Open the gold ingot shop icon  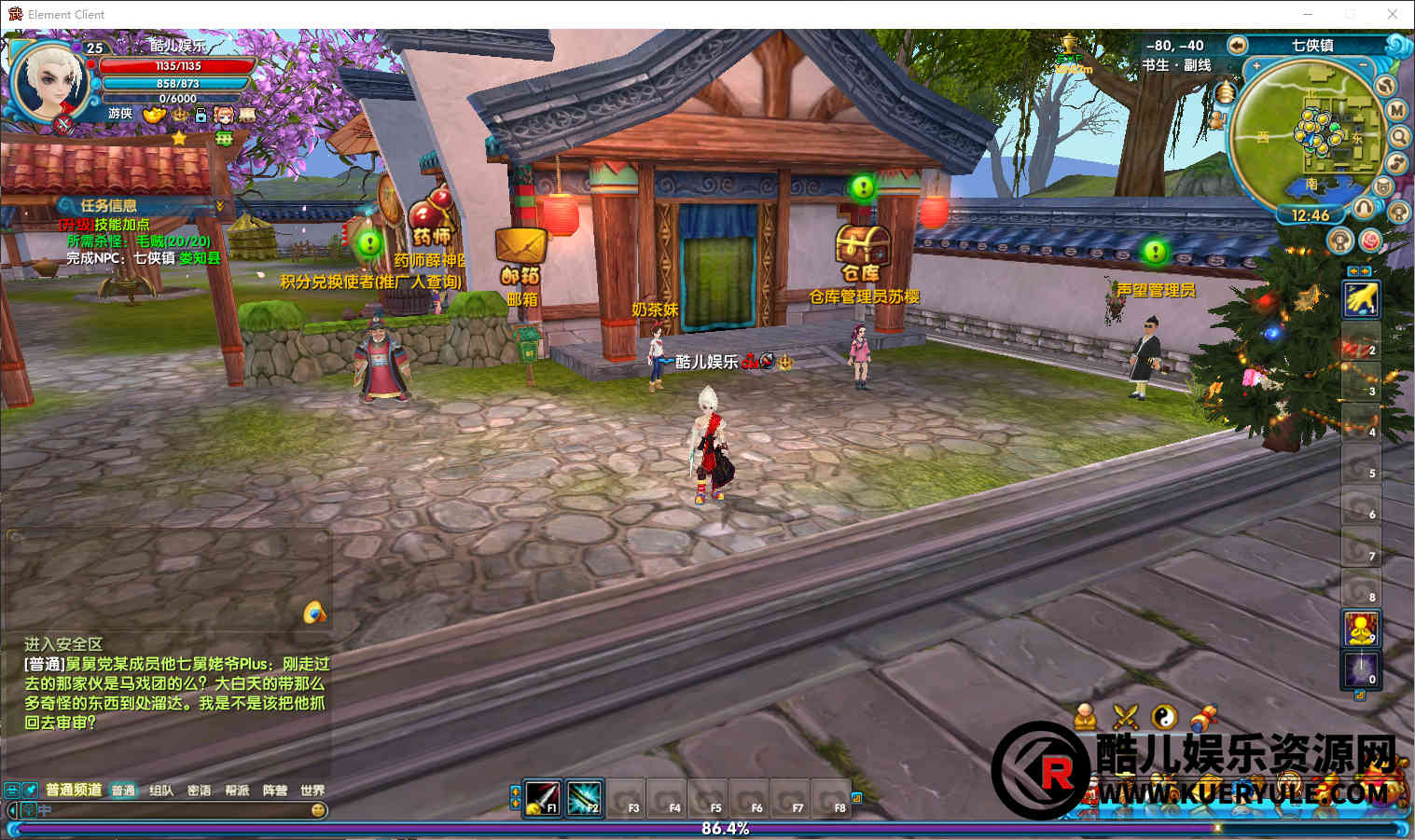tap(154, 115)
